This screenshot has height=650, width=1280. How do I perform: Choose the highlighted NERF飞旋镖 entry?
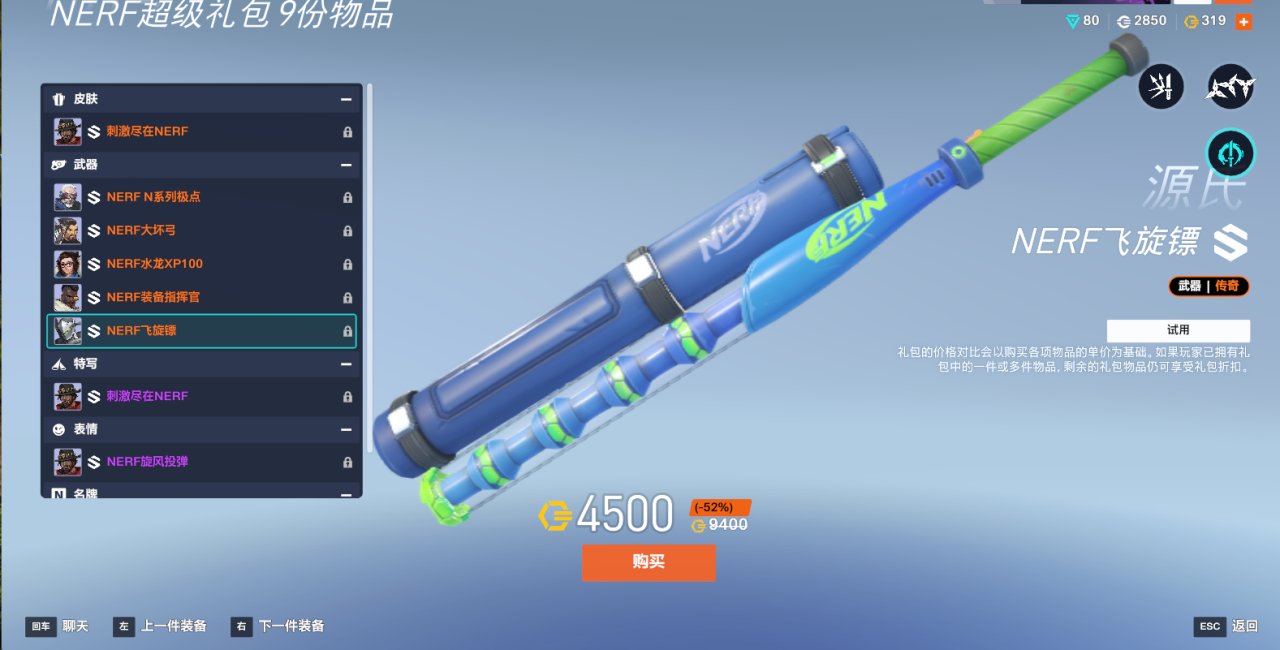201,331
